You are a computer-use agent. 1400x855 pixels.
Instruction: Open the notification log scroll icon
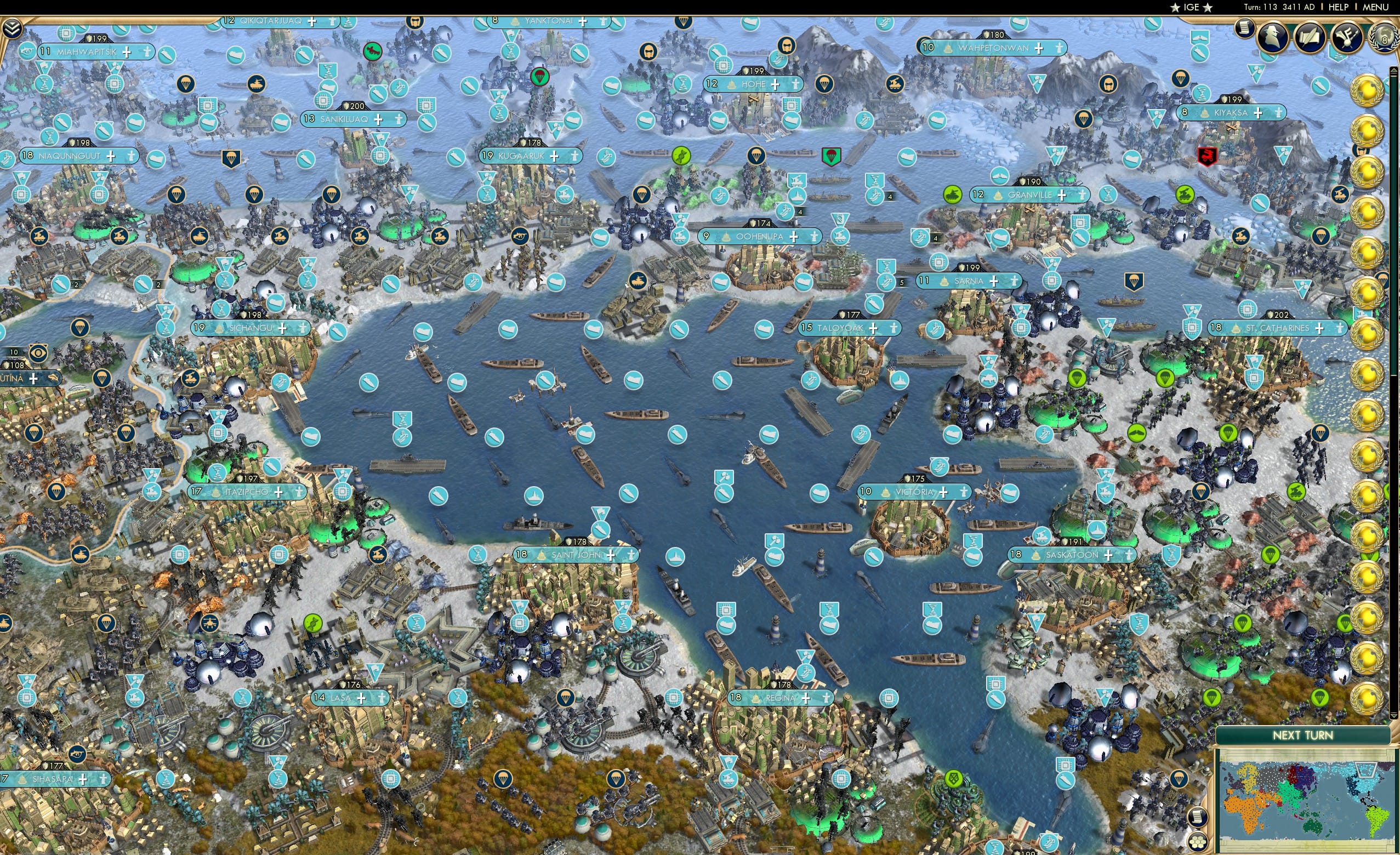pos(1245,30)
